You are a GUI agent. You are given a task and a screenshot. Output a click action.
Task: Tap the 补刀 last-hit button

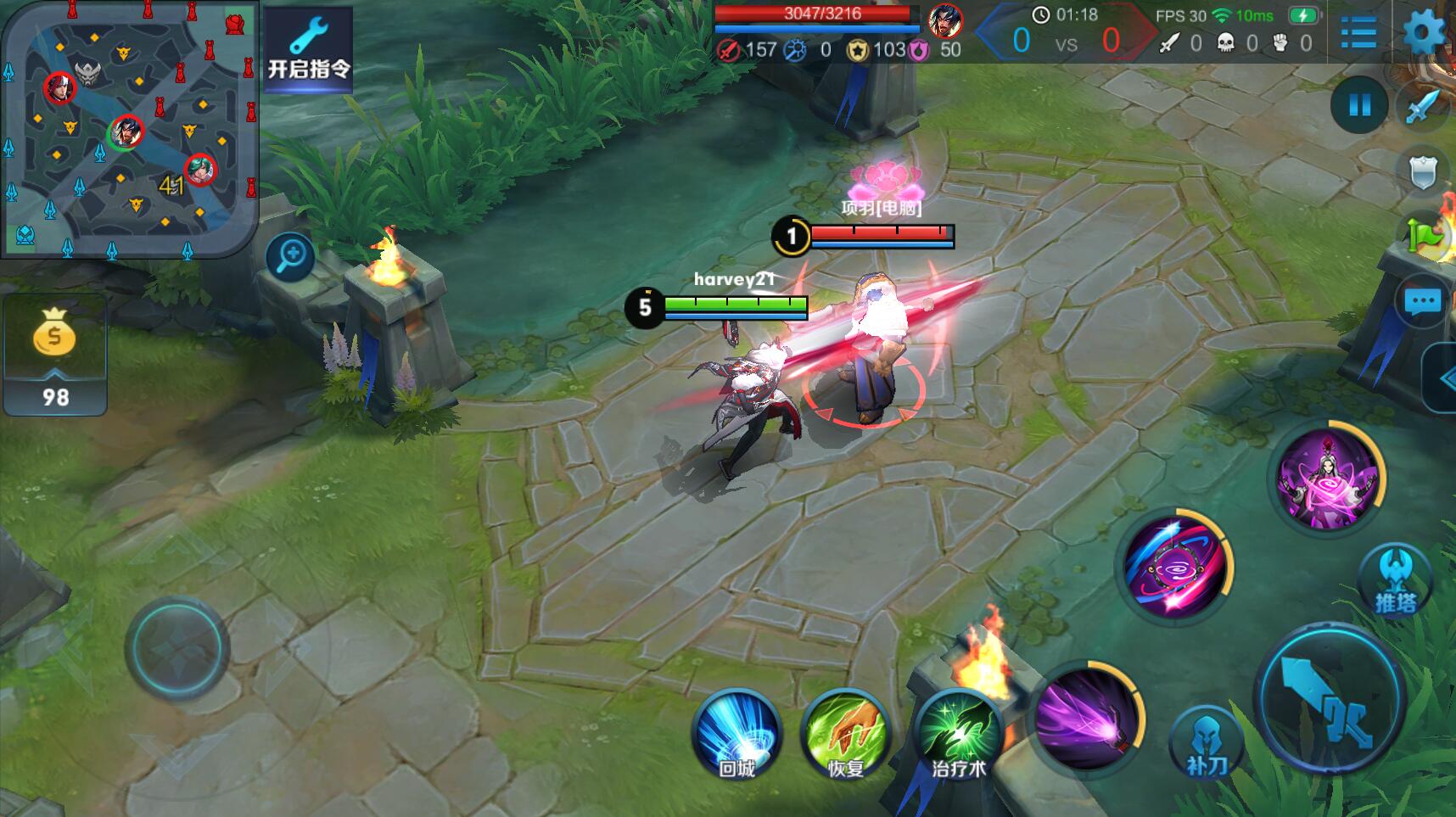(x=1206, y=742)
